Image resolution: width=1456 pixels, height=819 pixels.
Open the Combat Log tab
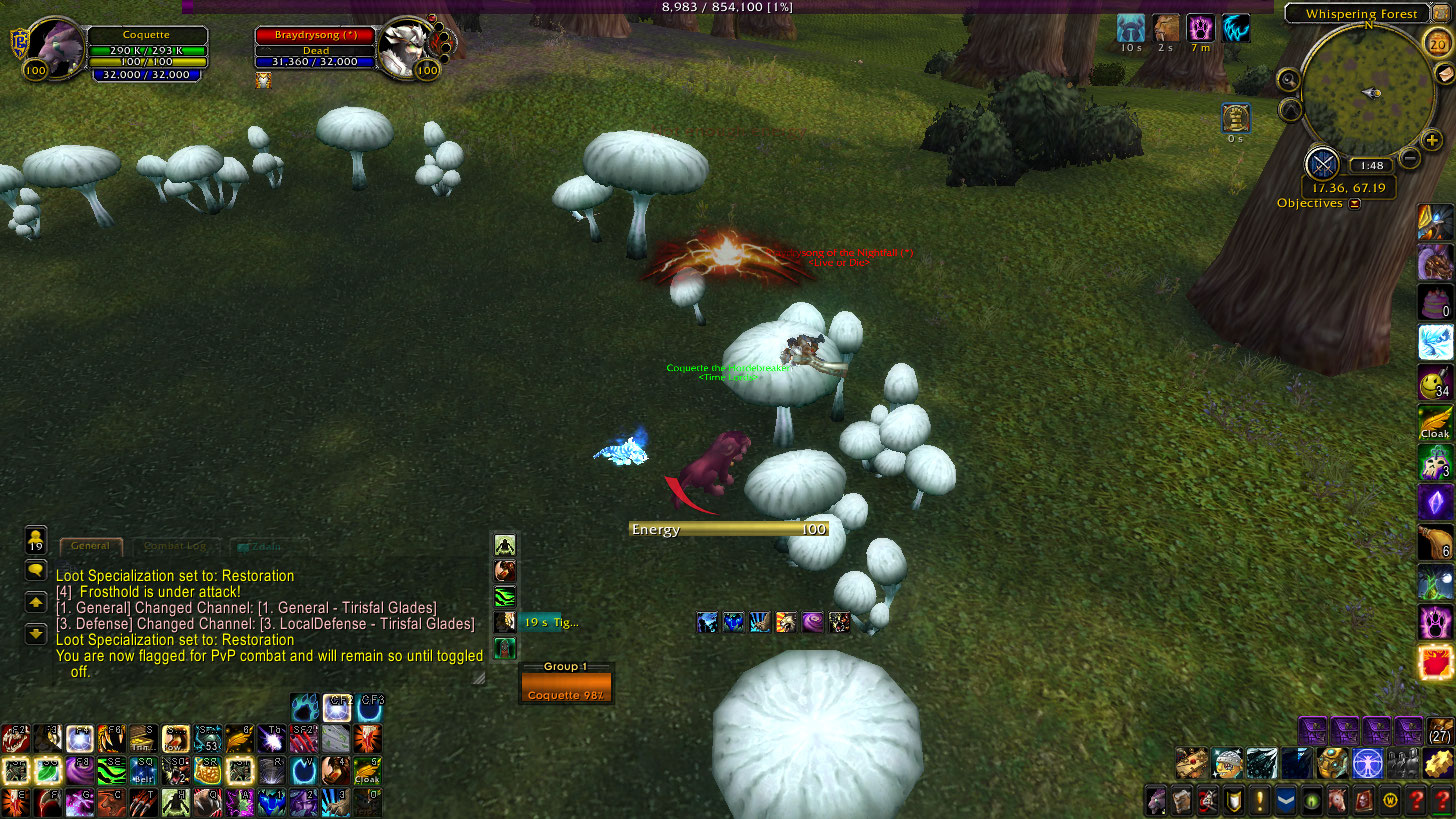coord(174,546)
